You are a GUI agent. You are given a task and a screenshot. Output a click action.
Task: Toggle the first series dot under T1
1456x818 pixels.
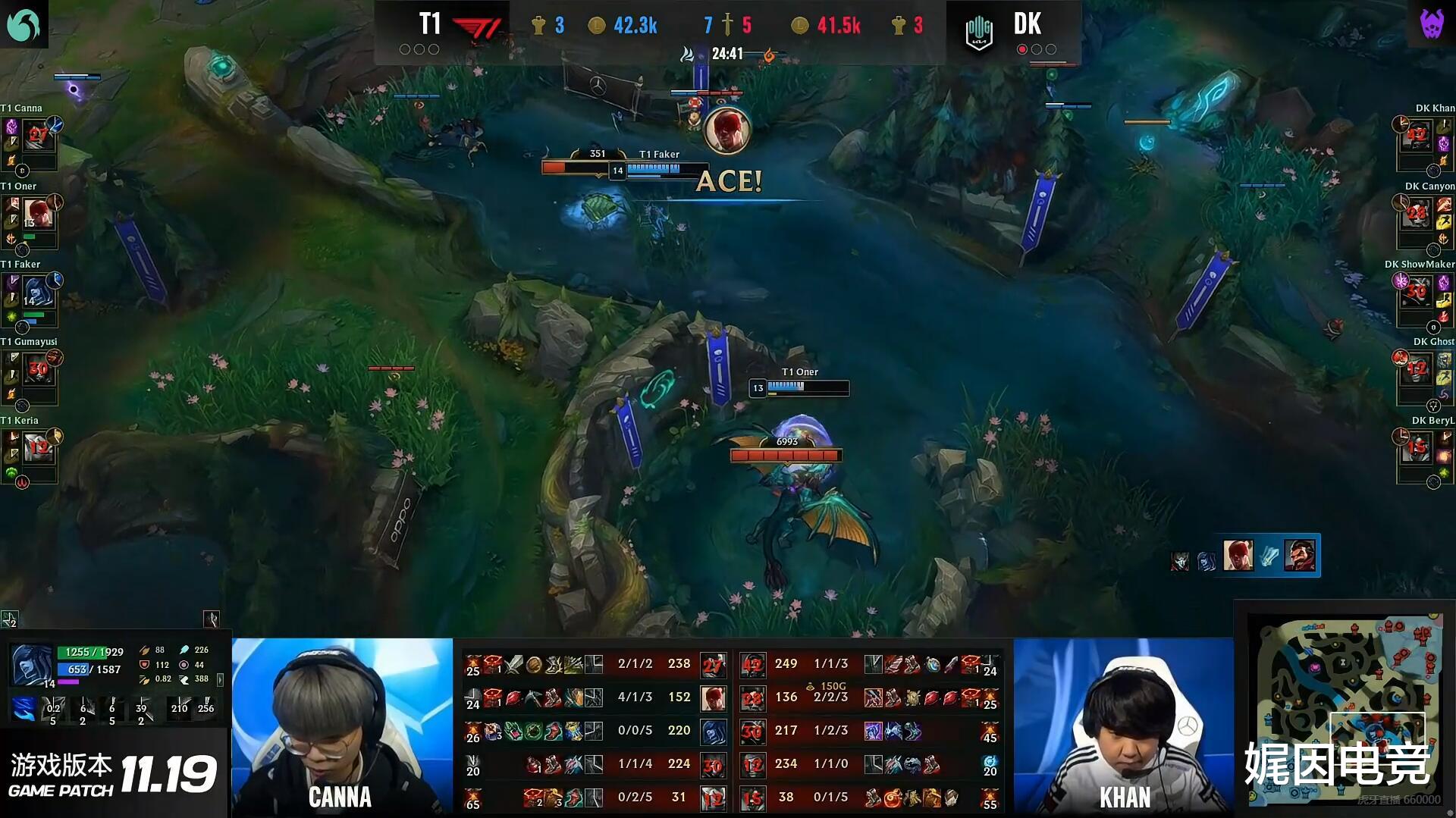click(x=406, y=49)
